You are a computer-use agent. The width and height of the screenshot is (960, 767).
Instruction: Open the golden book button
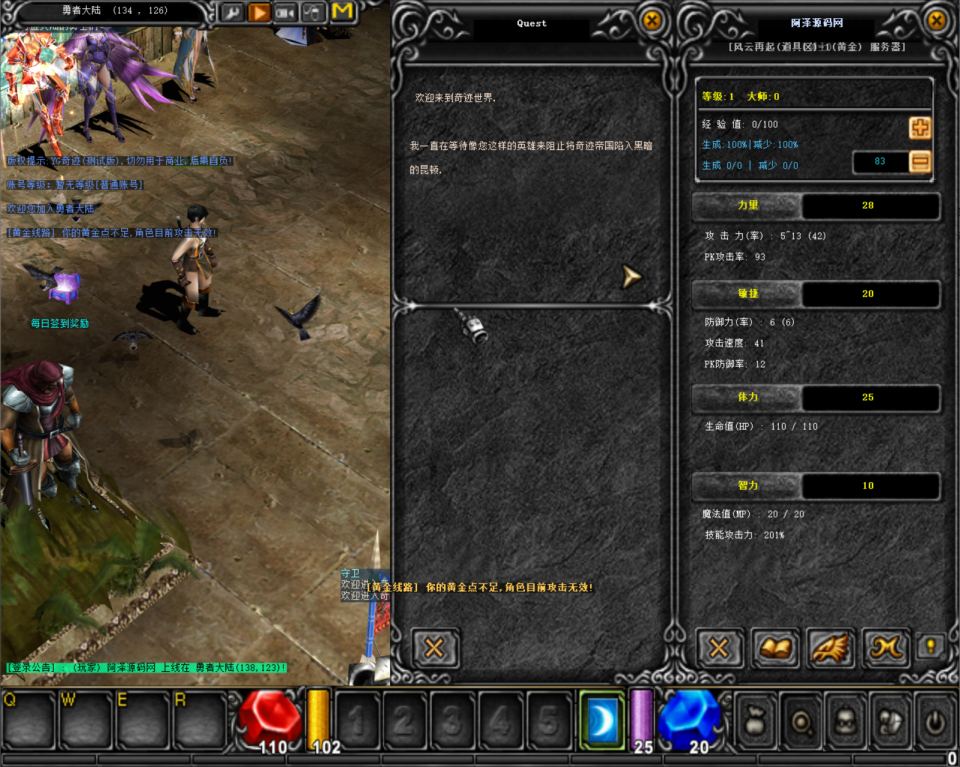774,648
